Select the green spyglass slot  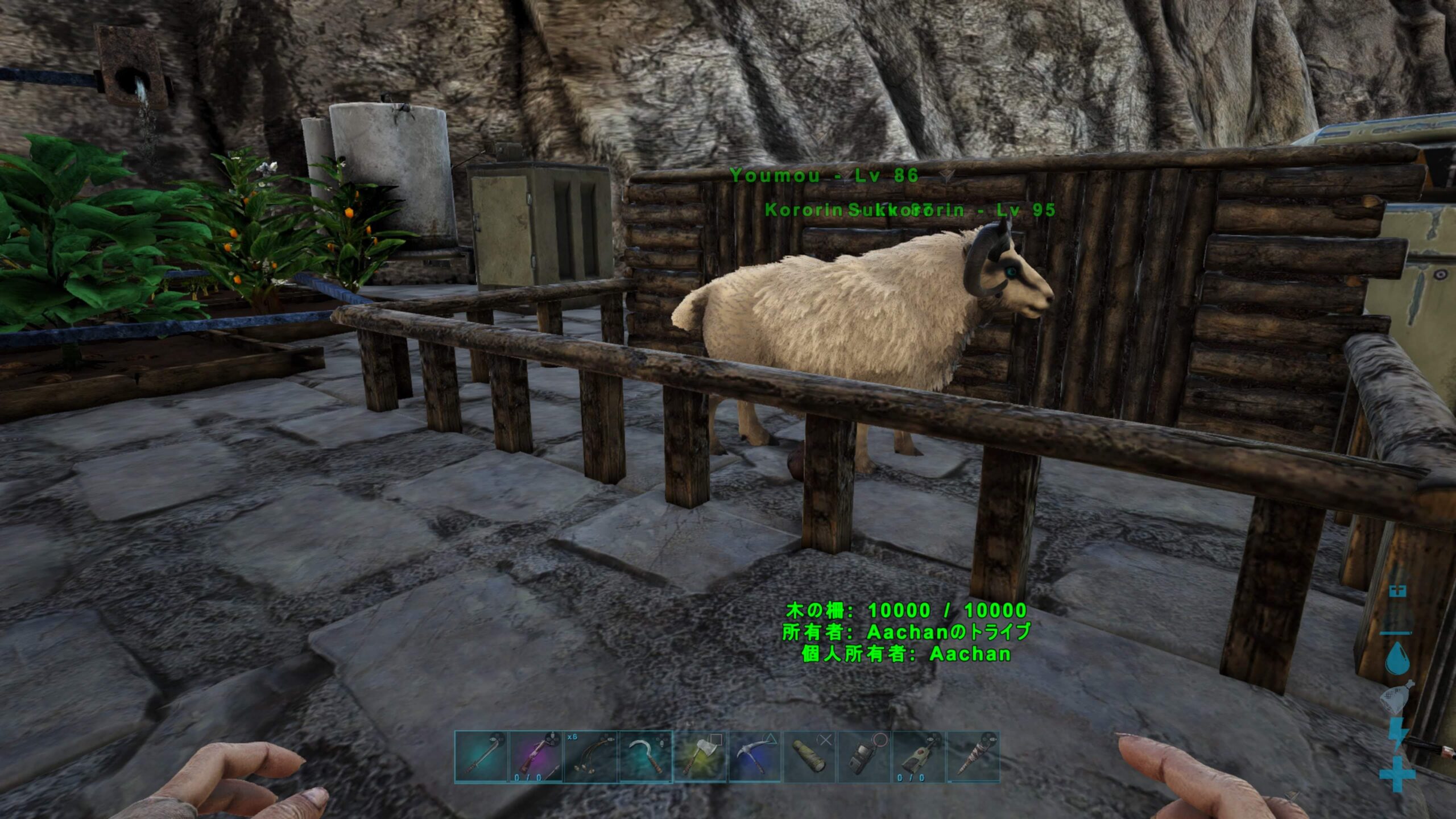click(809, 757)
